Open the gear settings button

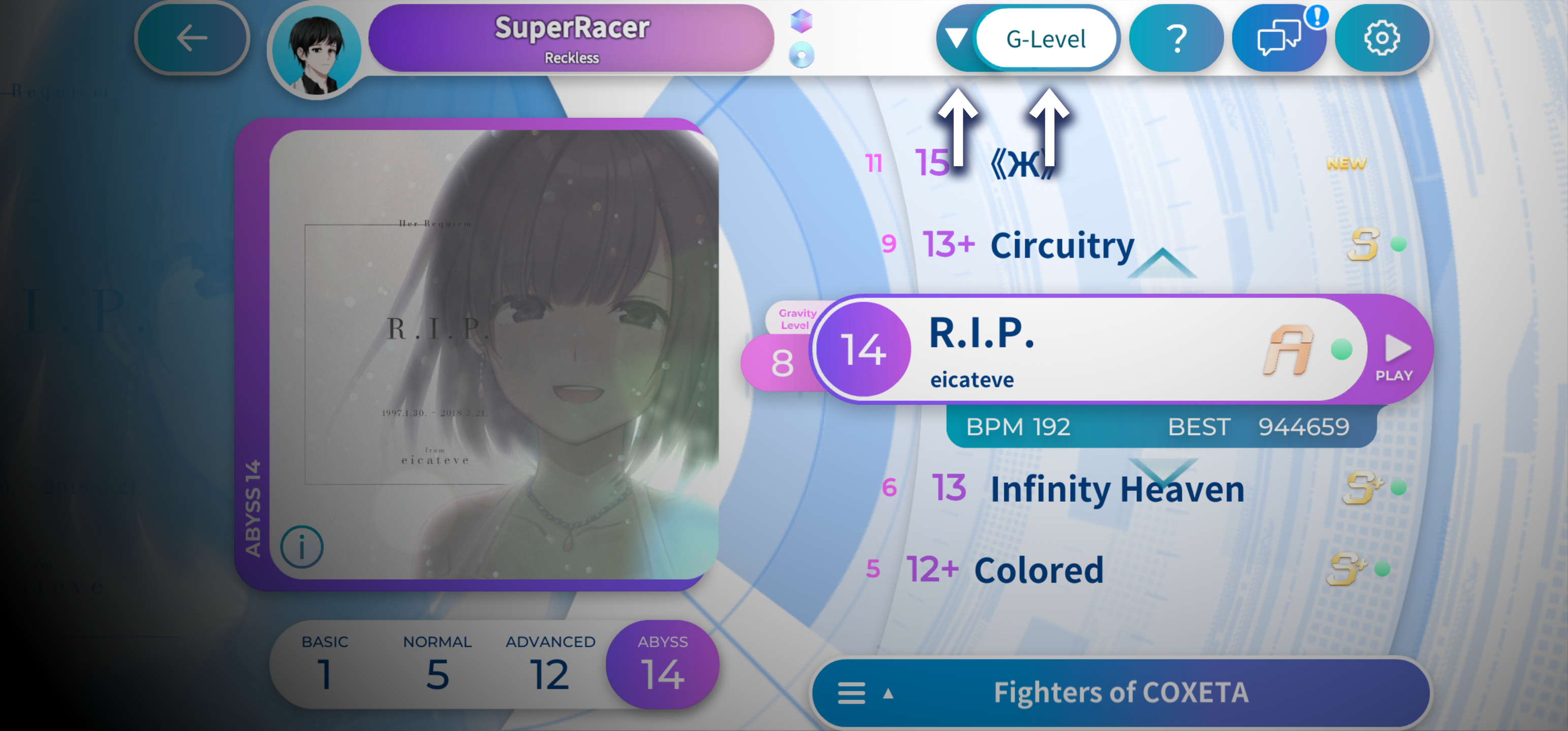point(1381,39)
